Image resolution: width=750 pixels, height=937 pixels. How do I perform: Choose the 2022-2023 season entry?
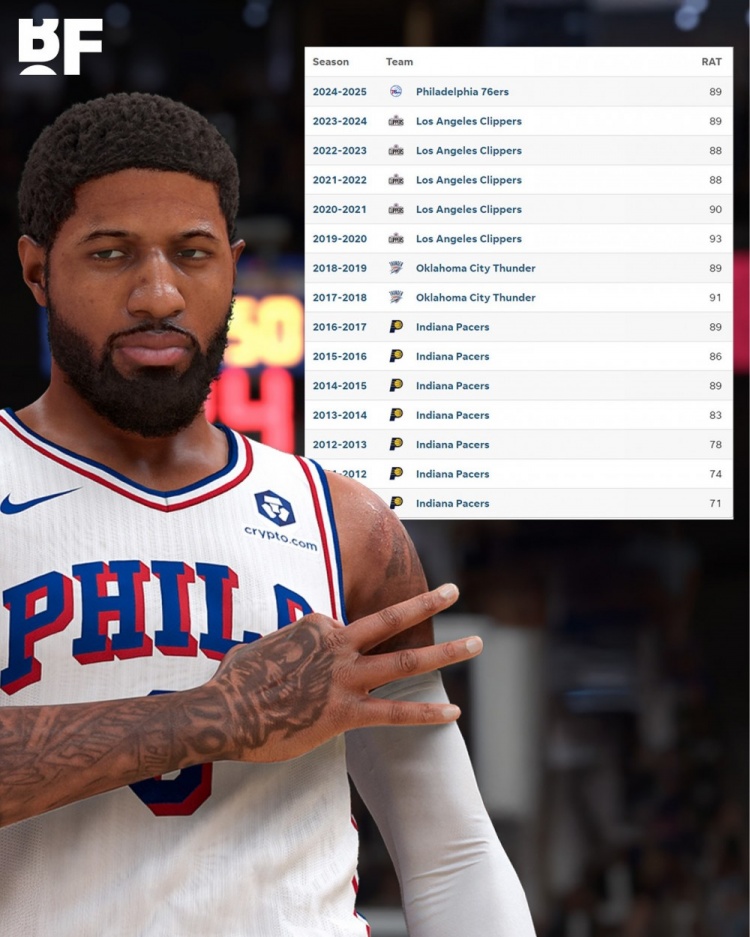pyautogui.click(x=339, y=151)
